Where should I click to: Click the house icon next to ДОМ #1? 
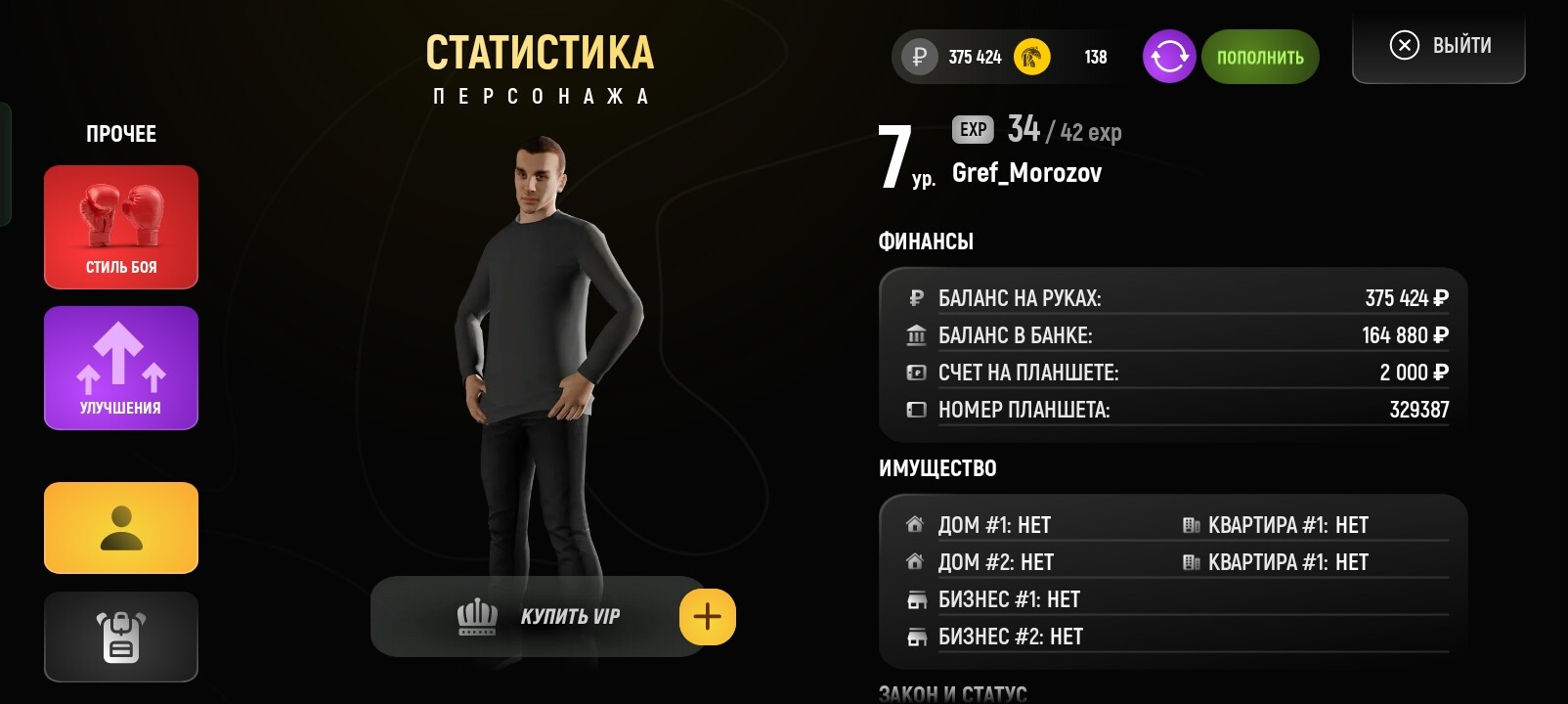(913, 524)
